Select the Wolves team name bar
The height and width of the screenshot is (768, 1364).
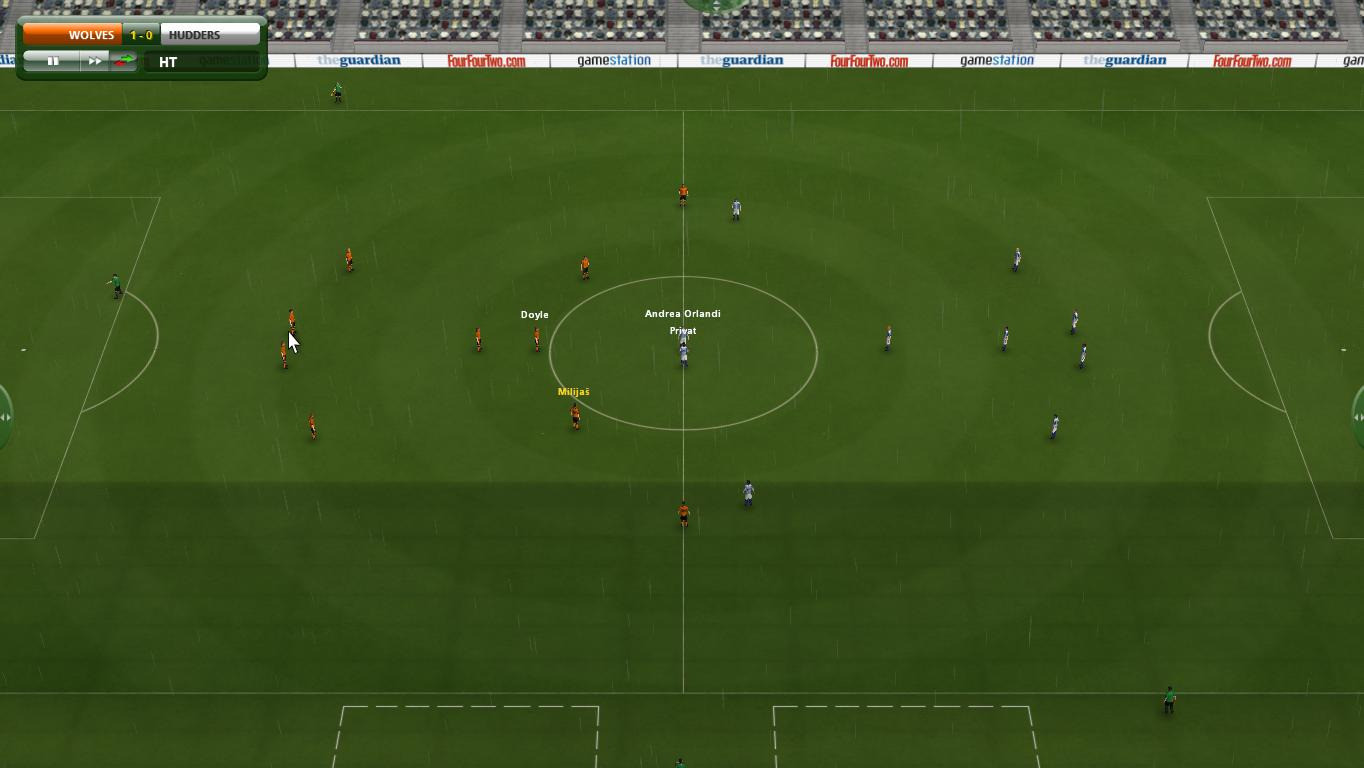pyautogui.click(x=72, y=35)
